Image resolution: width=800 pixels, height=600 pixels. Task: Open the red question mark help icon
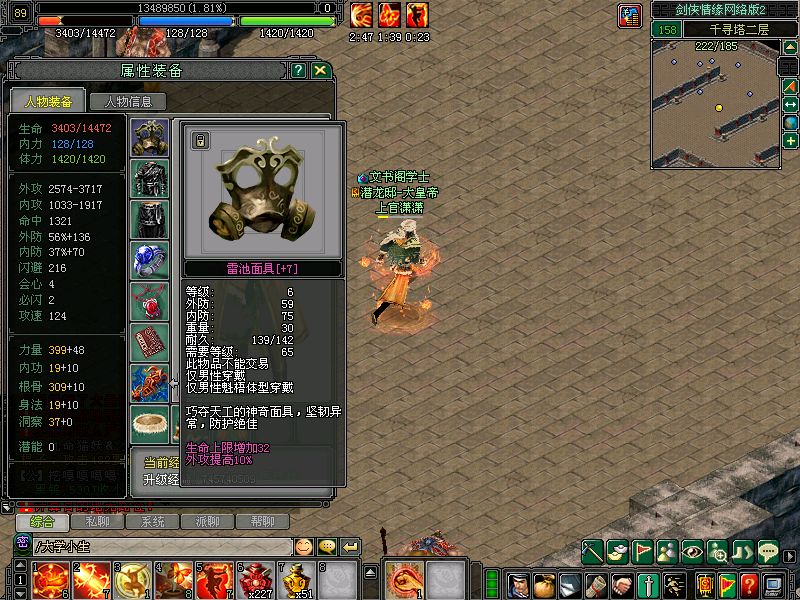pos(749,583)
